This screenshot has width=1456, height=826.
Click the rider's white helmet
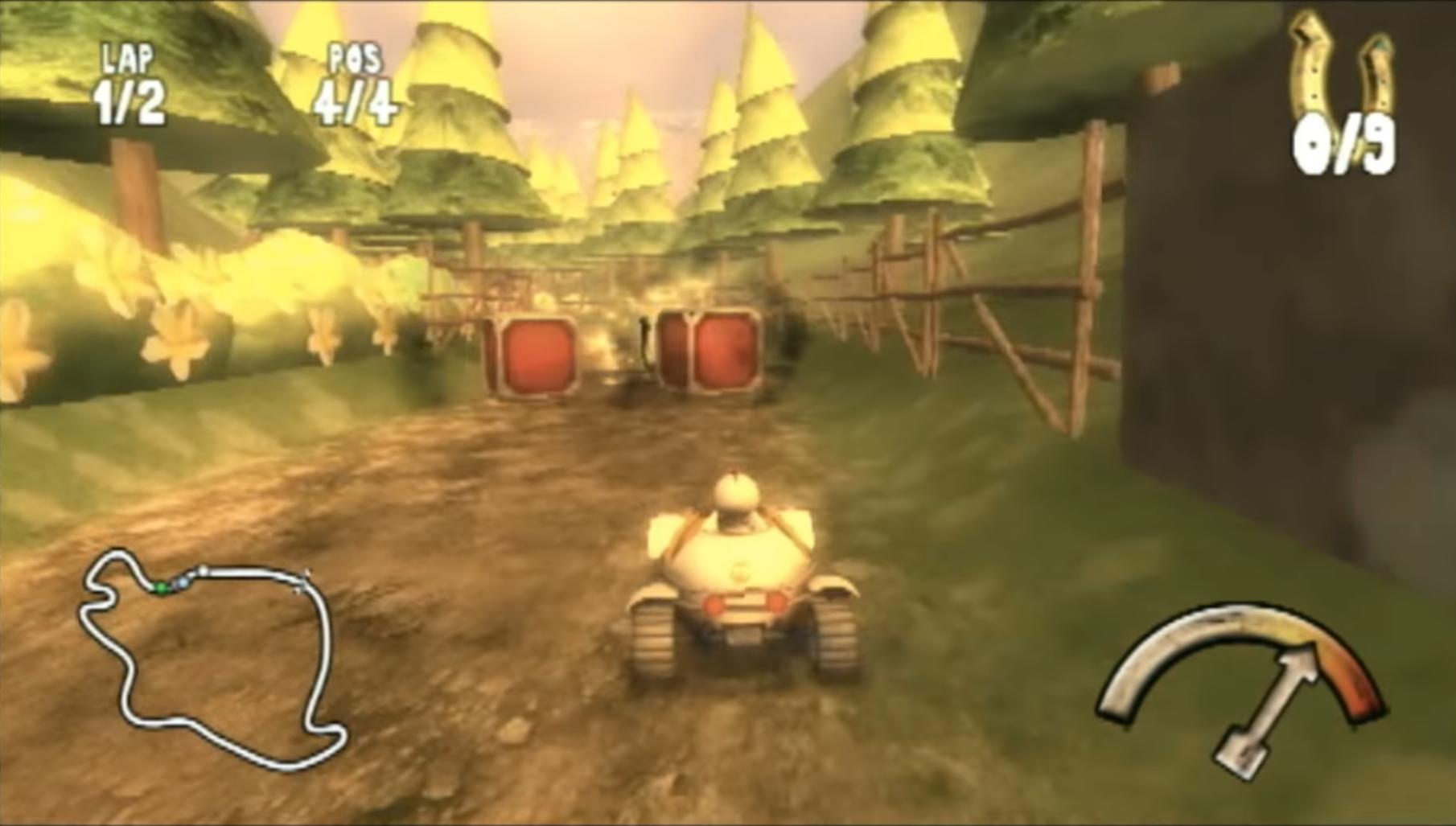(x=736, y=493)
